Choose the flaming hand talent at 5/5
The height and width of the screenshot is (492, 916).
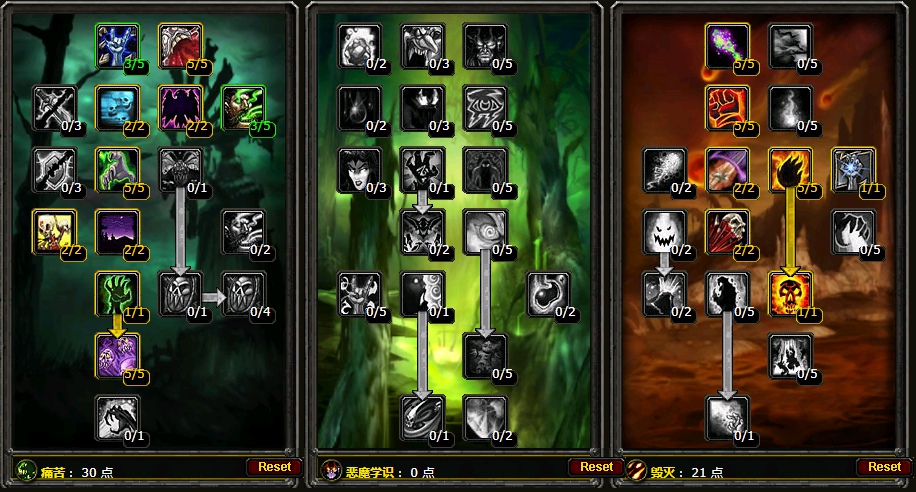[x=790, y=170]
